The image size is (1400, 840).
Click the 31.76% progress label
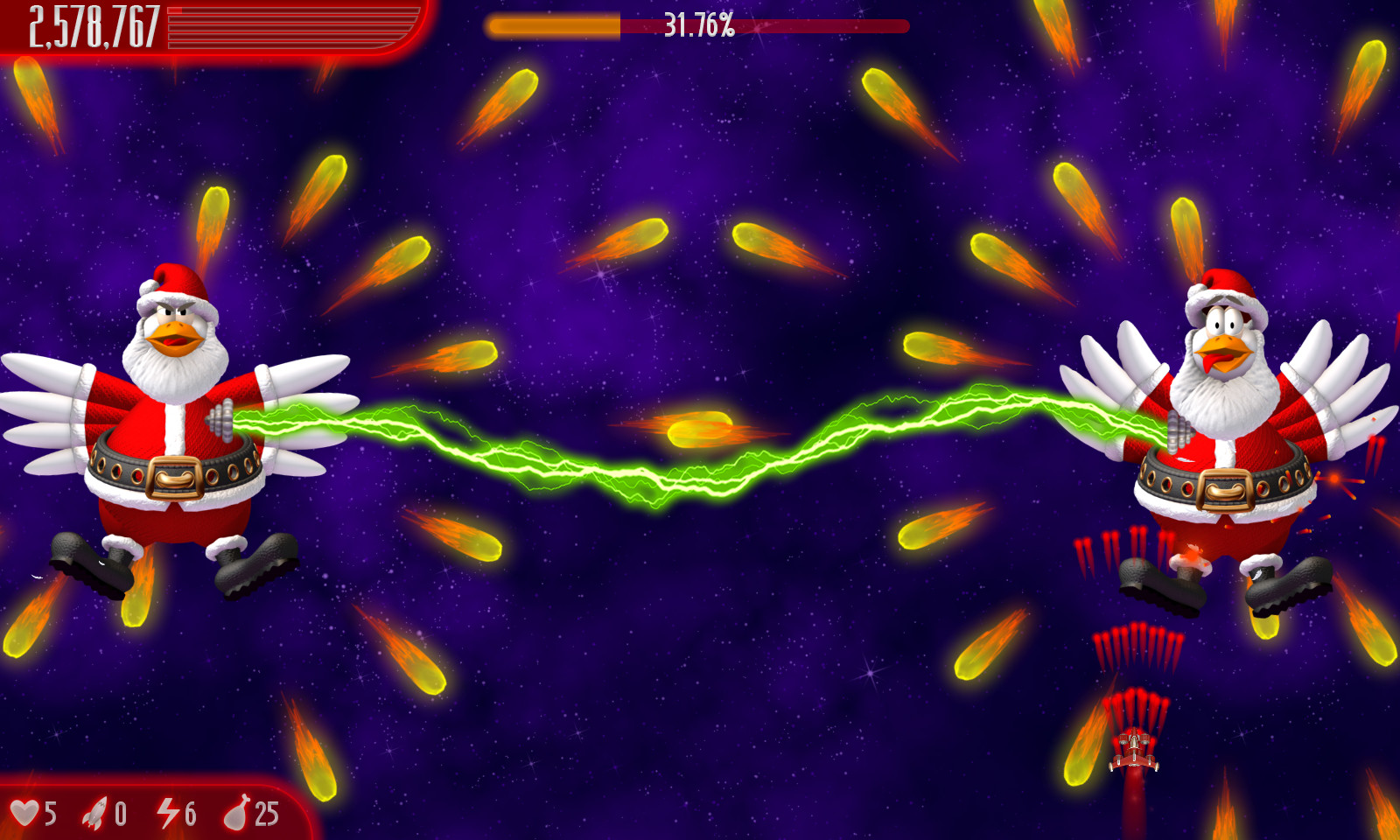[x=698, y=24]
